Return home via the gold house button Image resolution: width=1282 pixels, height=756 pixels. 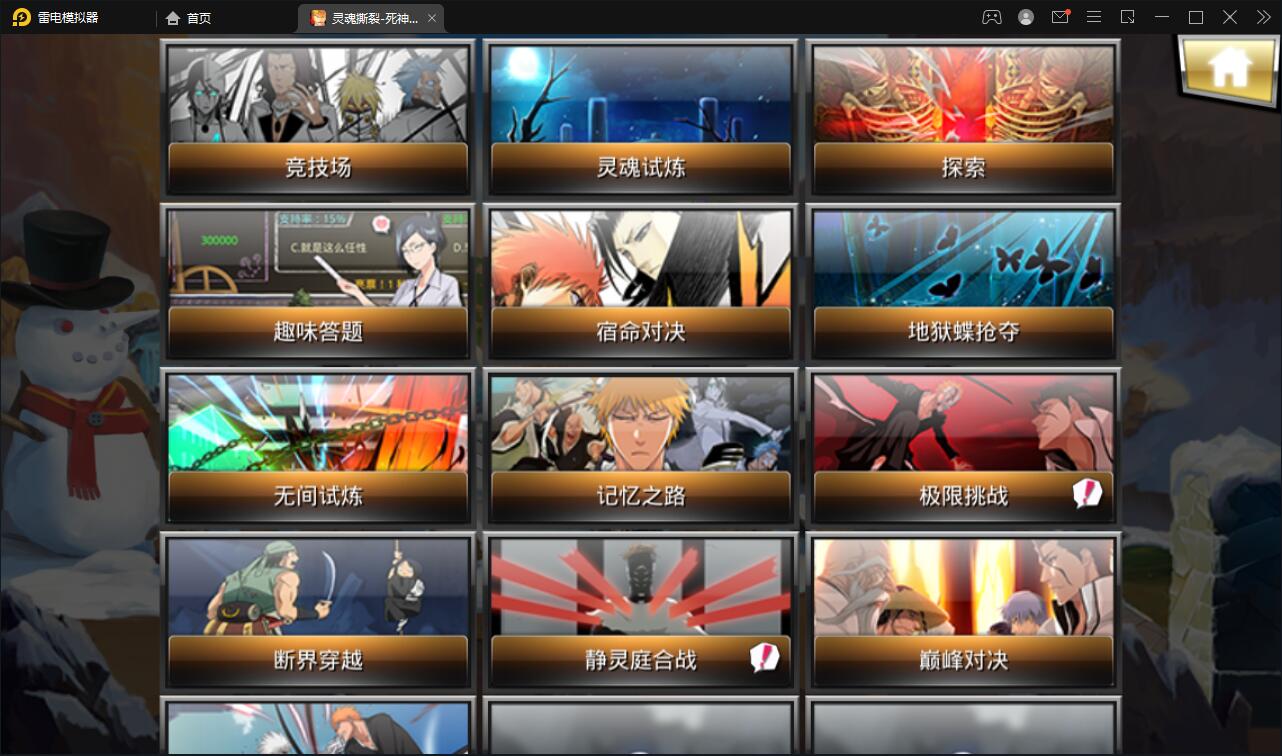click(1228, 70)
